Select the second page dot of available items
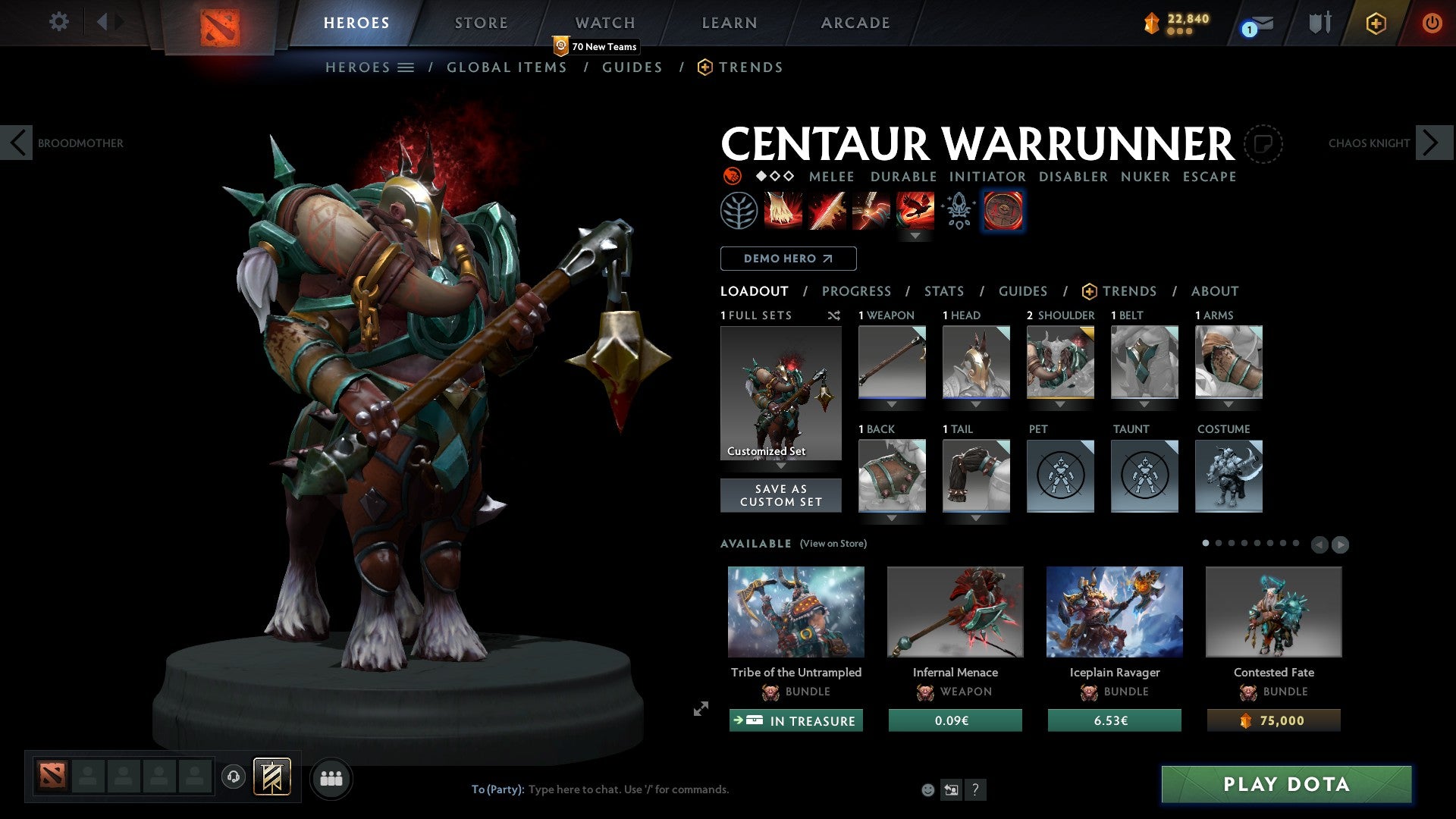The height and width of the screenshot is (819, 1456). (1220, 542)
